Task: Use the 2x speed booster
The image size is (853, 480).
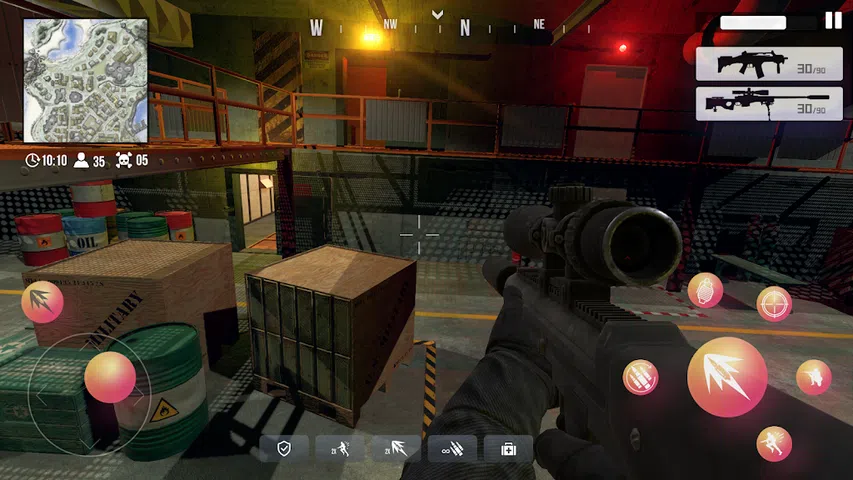Action: click(340, 449)
